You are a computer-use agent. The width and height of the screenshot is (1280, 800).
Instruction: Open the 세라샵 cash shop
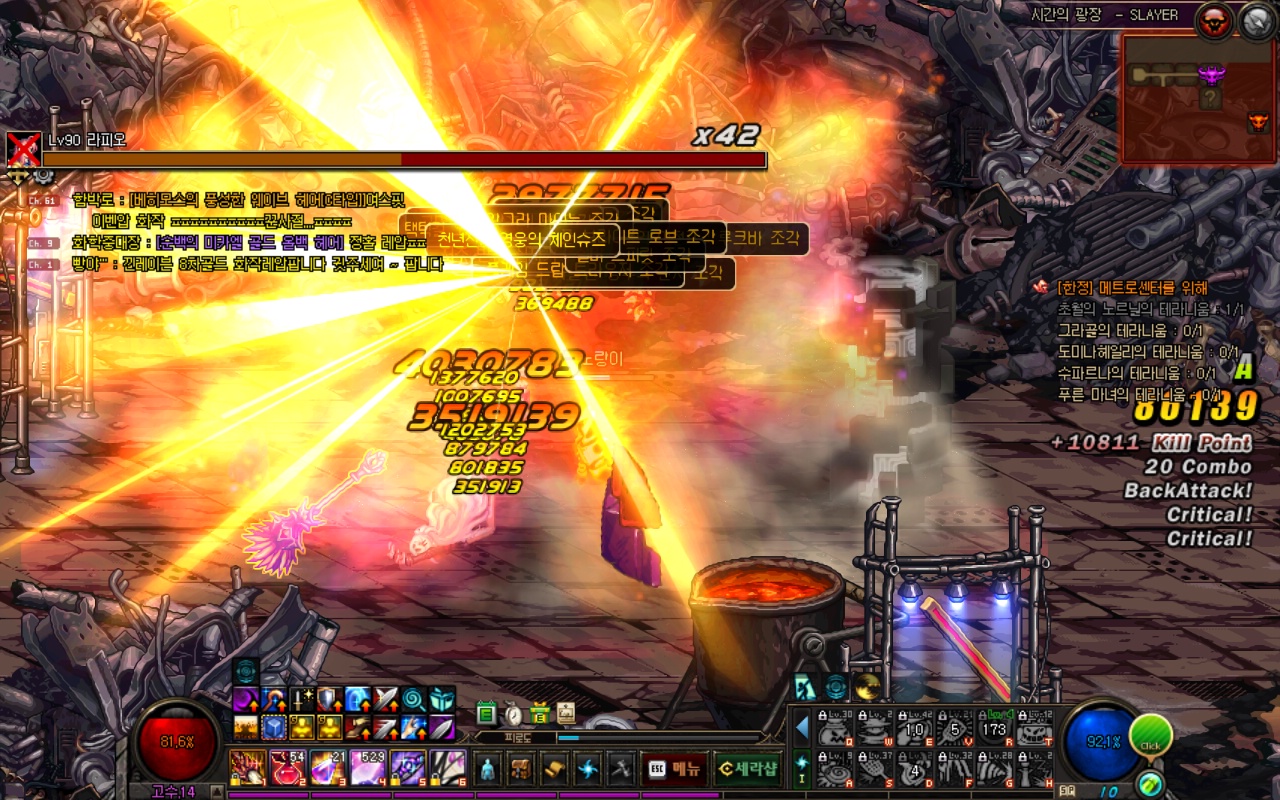pyautogui.click(x=748, y=768)
